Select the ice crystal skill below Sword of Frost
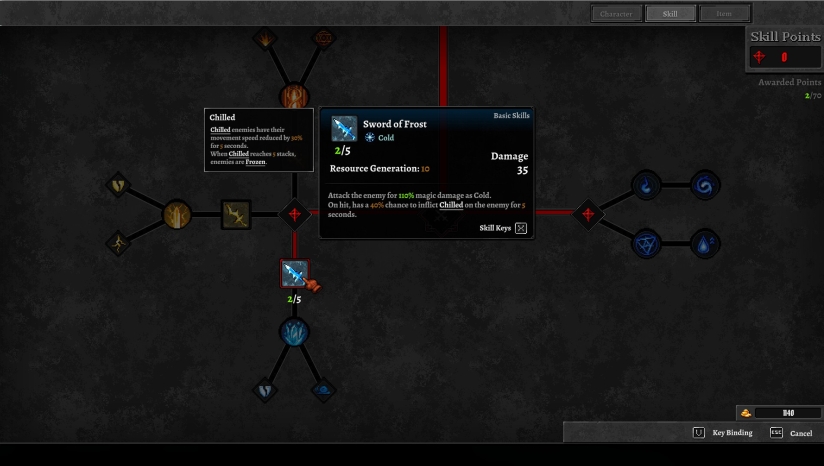The height and width of the screenshot is (466, 824). (294, 332)
